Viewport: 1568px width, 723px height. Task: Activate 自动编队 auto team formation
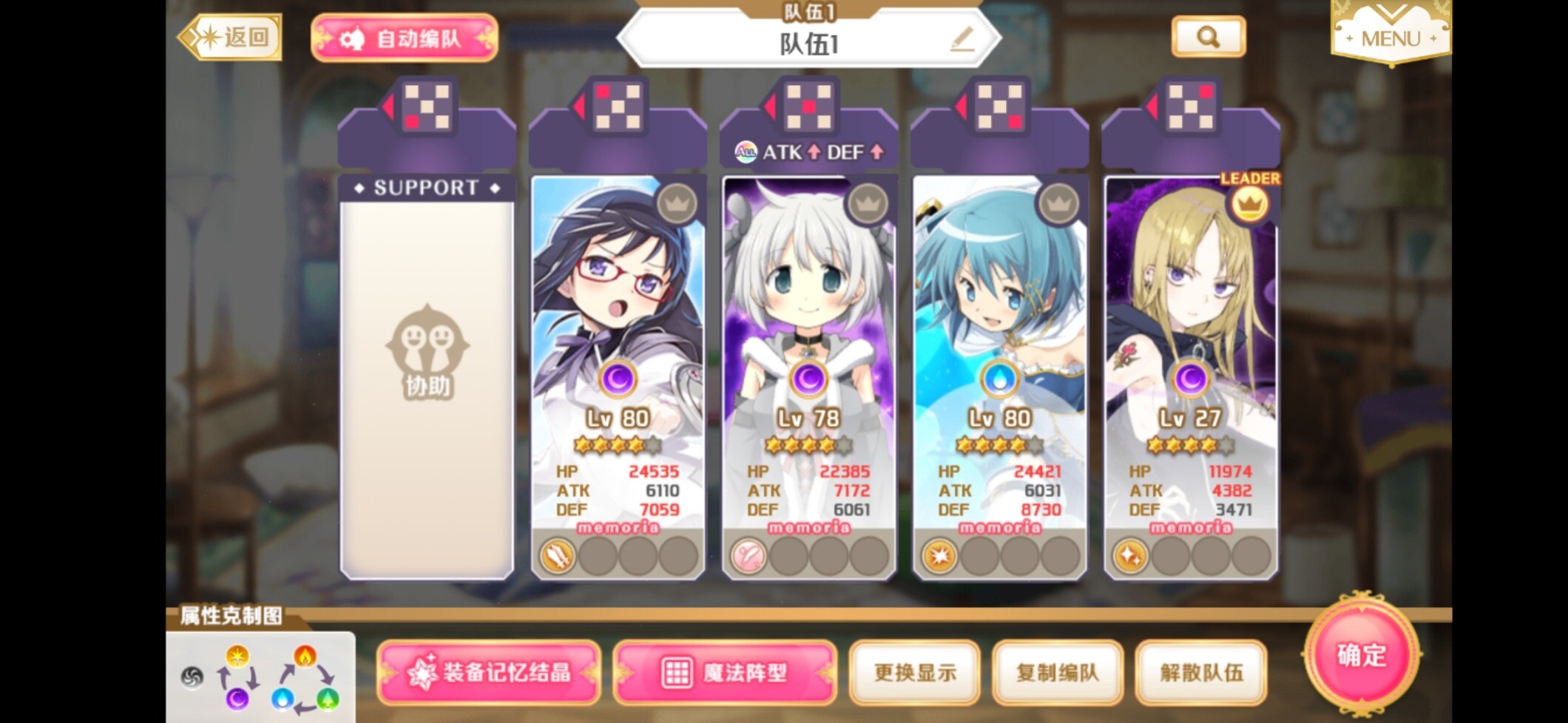click(x=405, y=38)
